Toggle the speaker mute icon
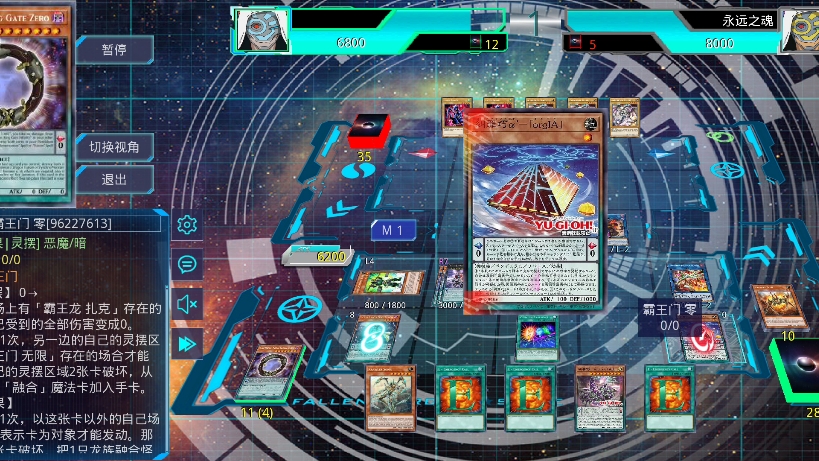 coord(186,304)
